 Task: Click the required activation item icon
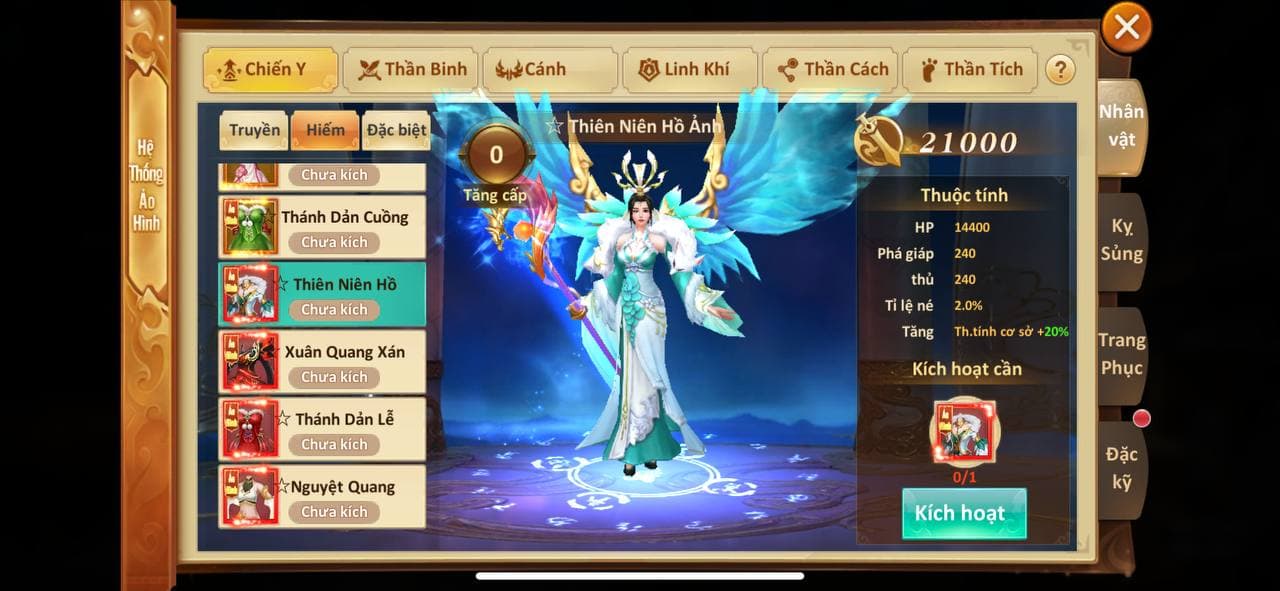(964, 432)
